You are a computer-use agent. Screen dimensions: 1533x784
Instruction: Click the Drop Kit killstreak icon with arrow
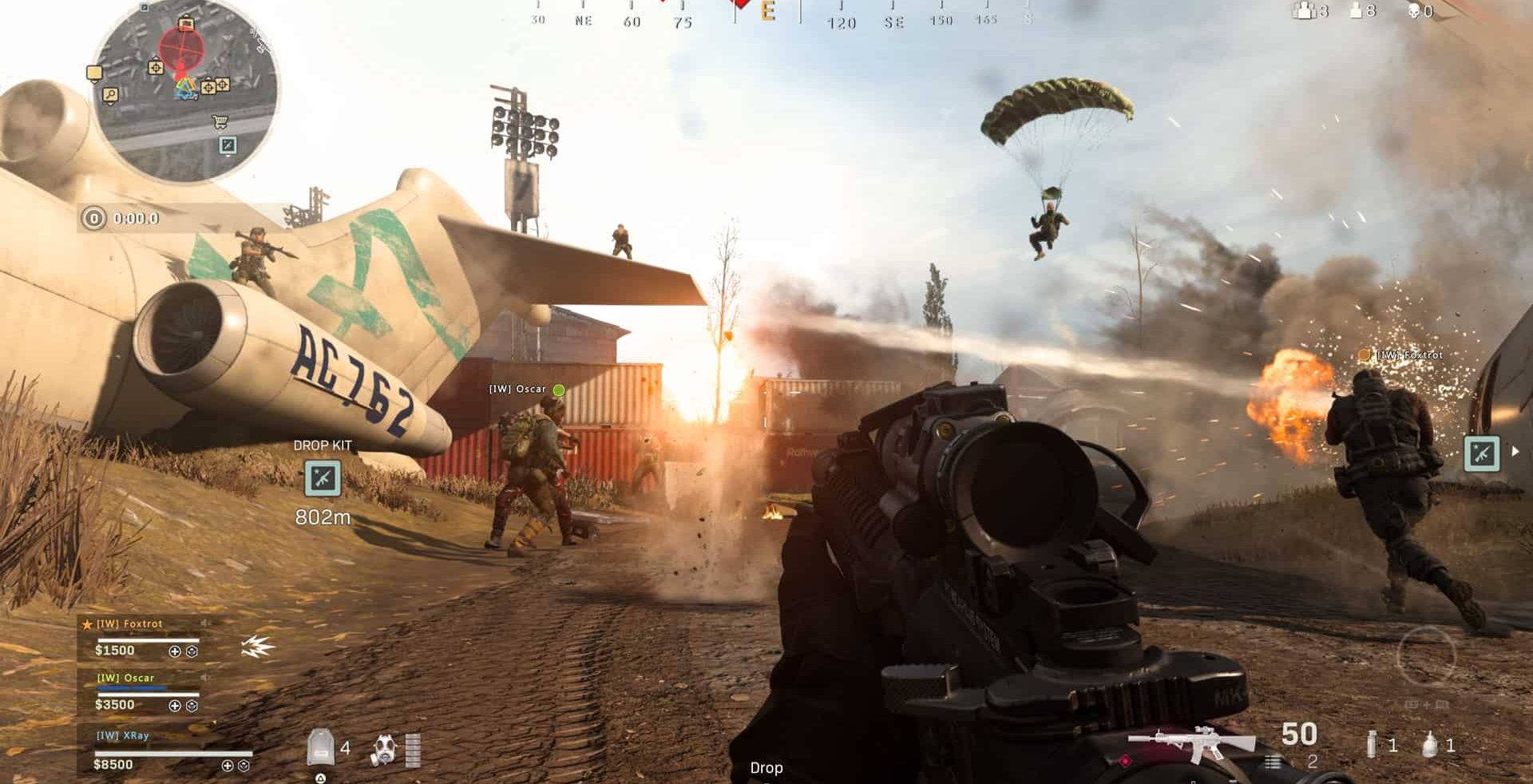pyautogui.click(x=1482, y=453)
